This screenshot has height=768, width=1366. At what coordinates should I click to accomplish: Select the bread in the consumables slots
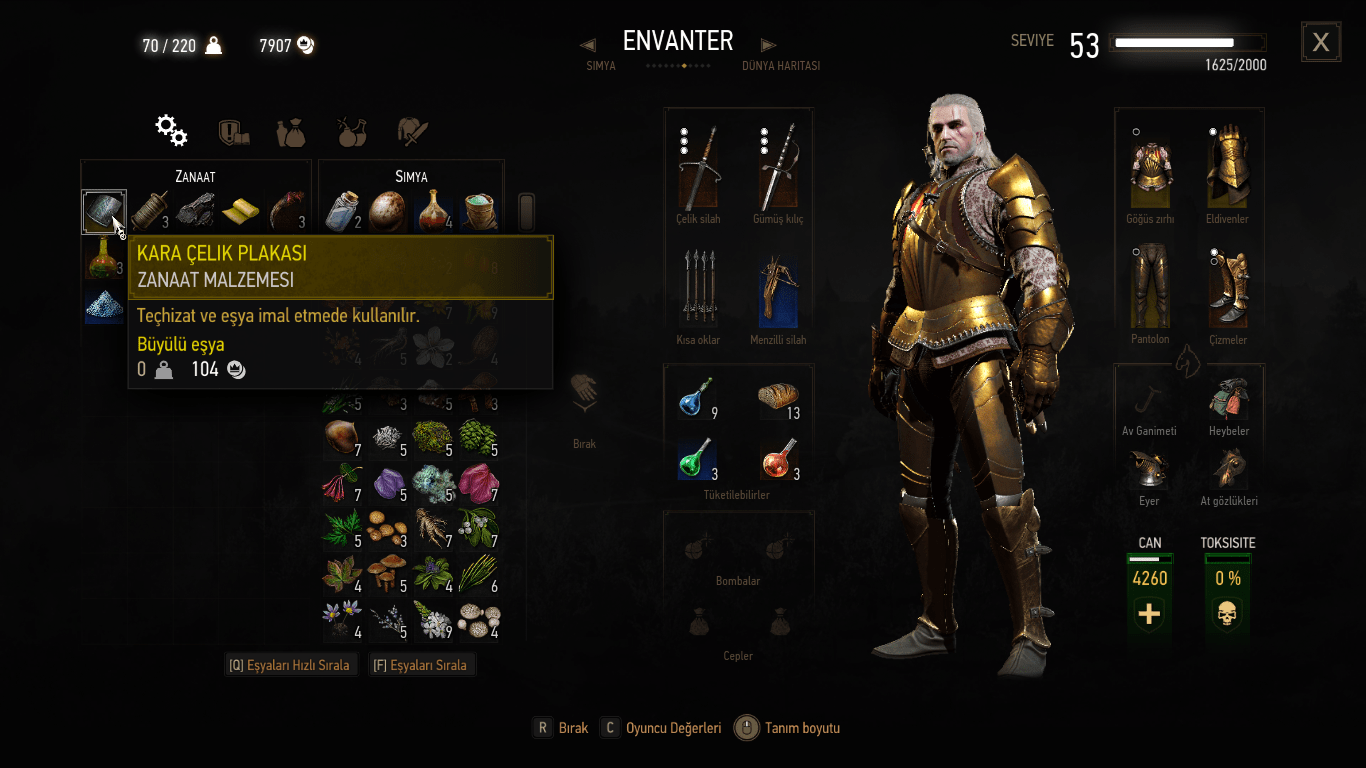pos(778,401)
